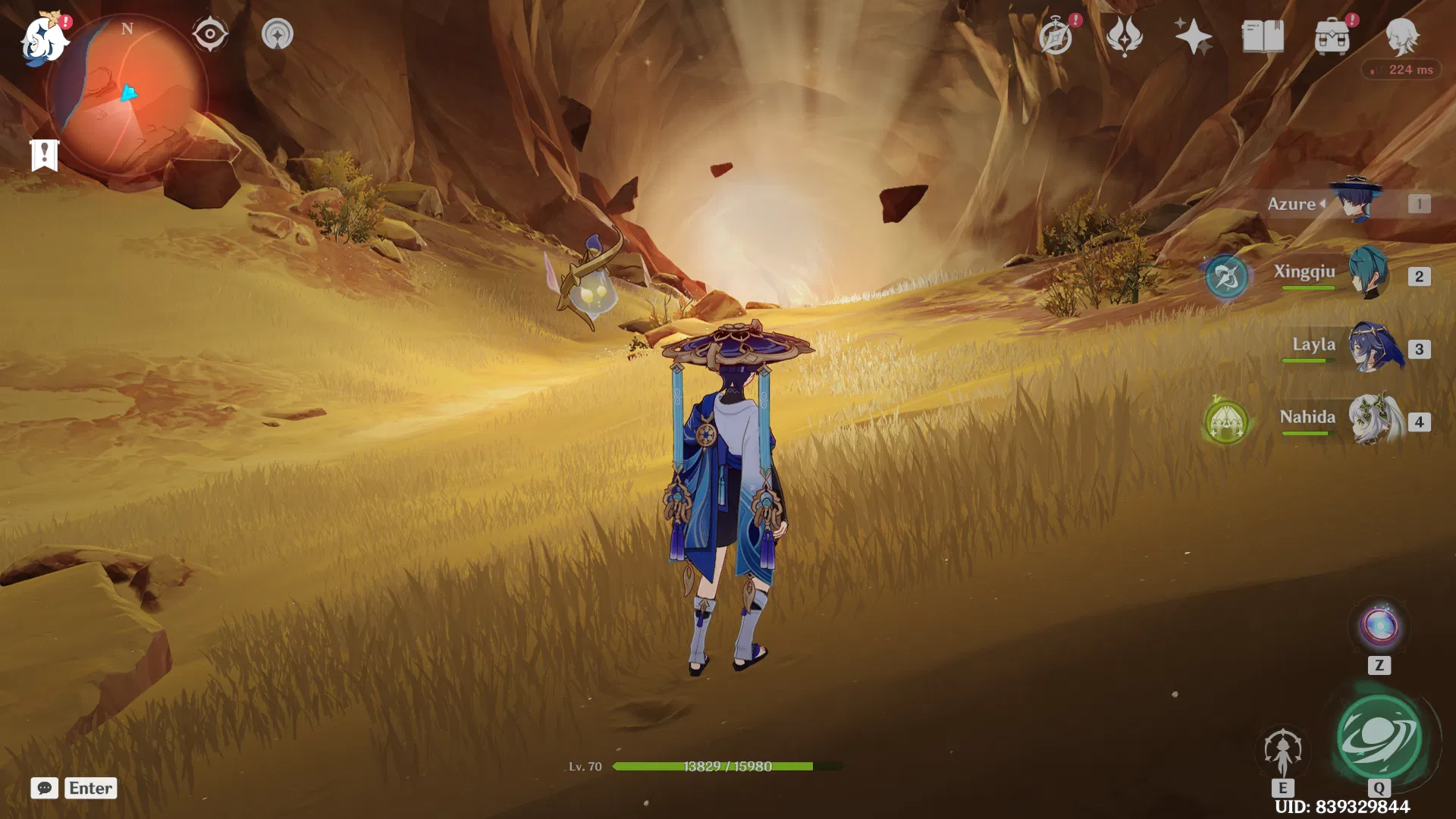Collapse party details via arrow beside Azure

[x=1323, y=203]
